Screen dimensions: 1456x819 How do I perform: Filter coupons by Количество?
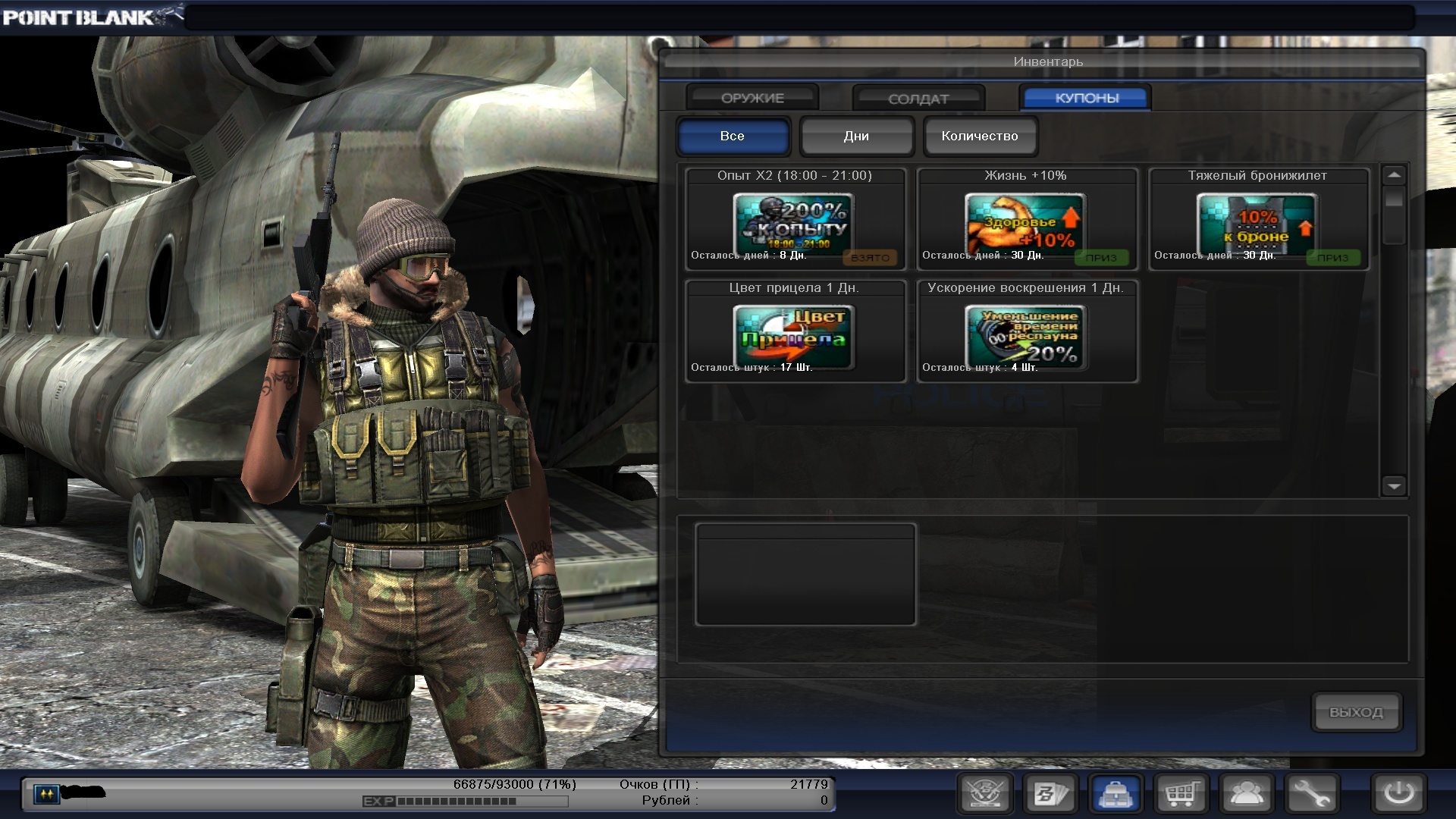980,136
